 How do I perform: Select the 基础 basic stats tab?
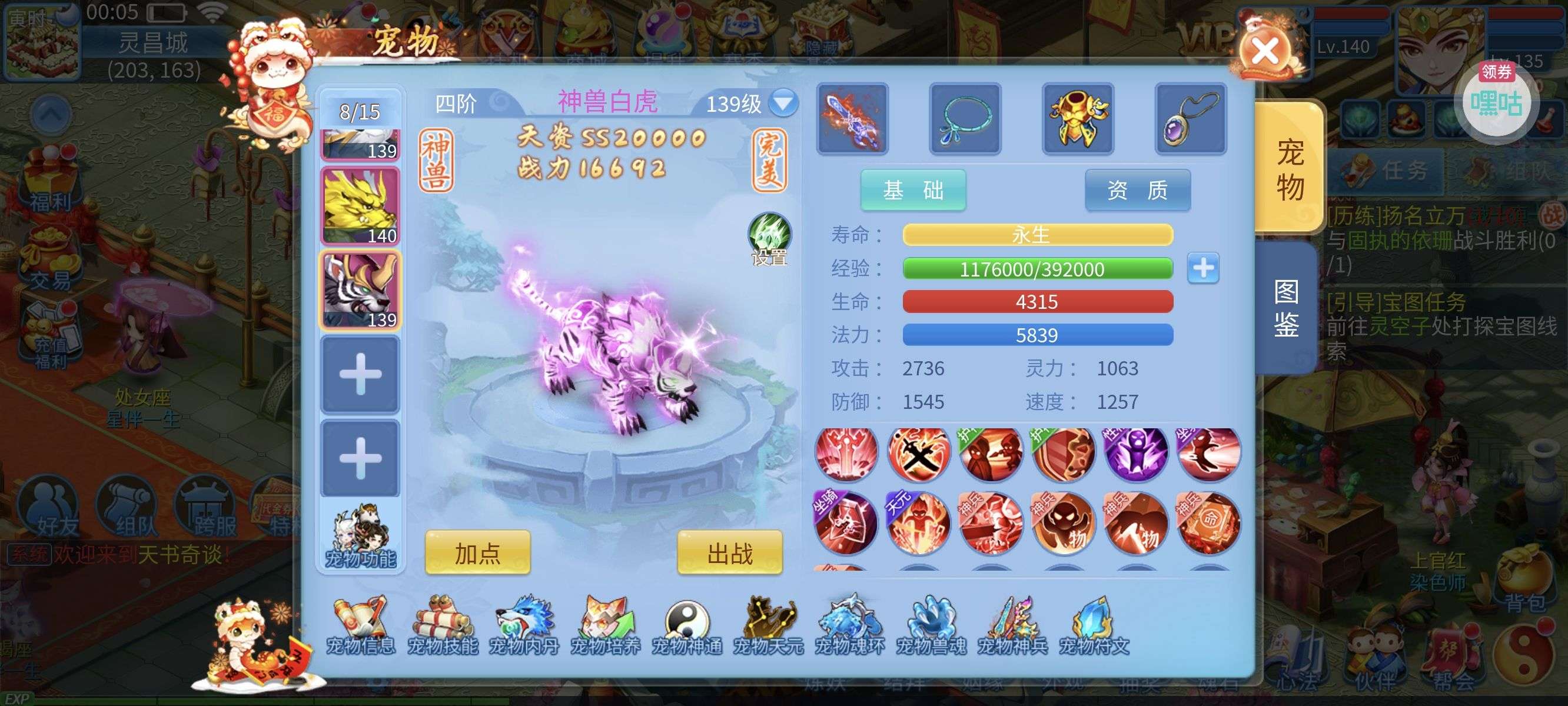click(912, 191)
